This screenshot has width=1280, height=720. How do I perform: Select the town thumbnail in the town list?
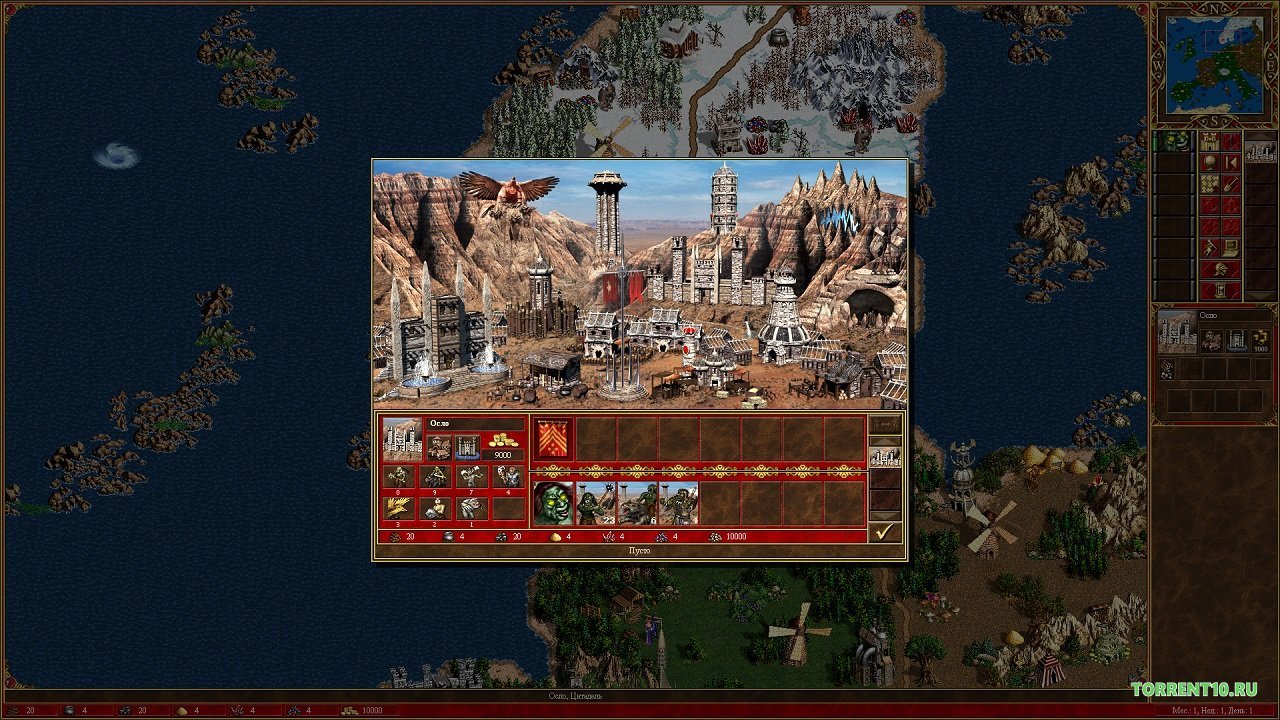pyautogui.click(x=1260, y=151)
